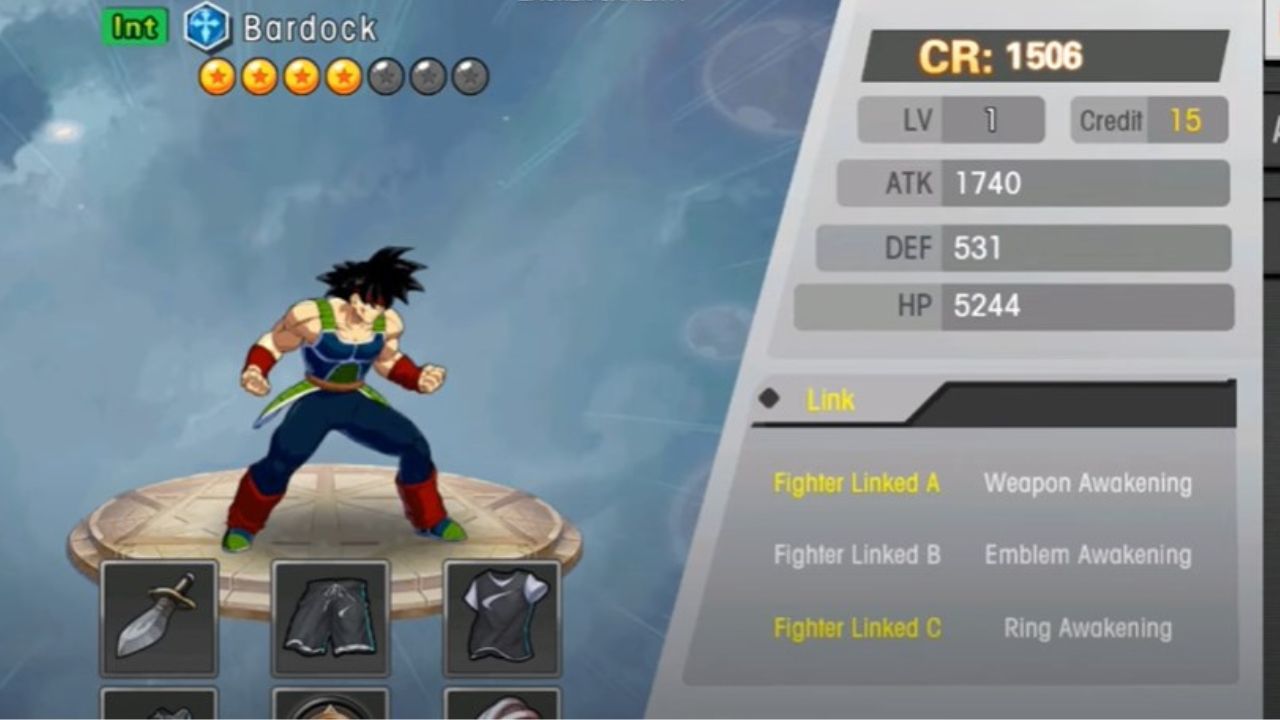1280x720 pixels.
Task: Click the Ring Awakening link
Action: pos(1087,628)
